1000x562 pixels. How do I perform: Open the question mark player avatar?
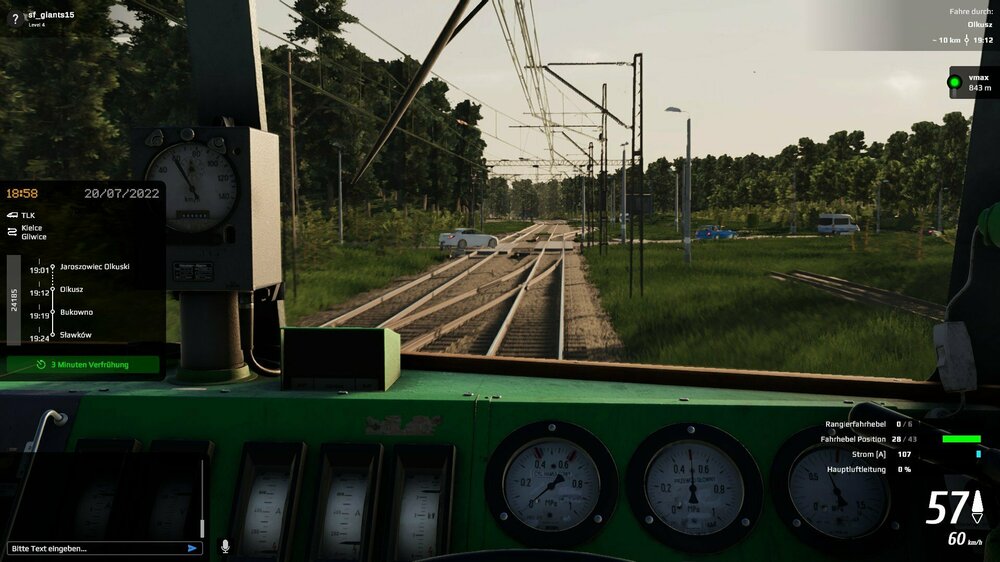14,18
